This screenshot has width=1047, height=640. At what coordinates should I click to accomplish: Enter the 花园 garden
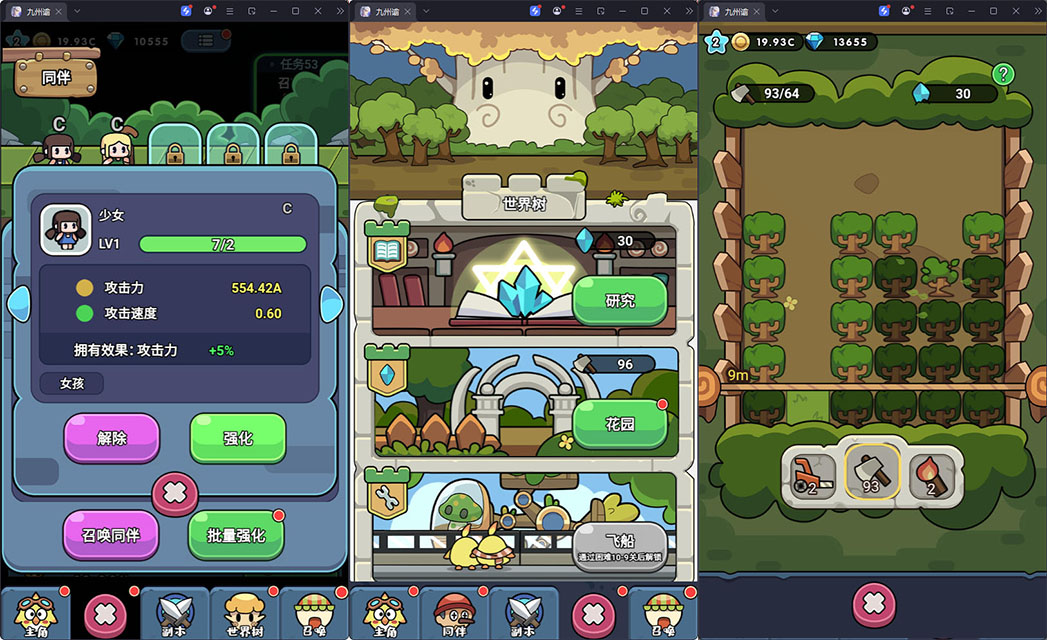pos(619,423)
